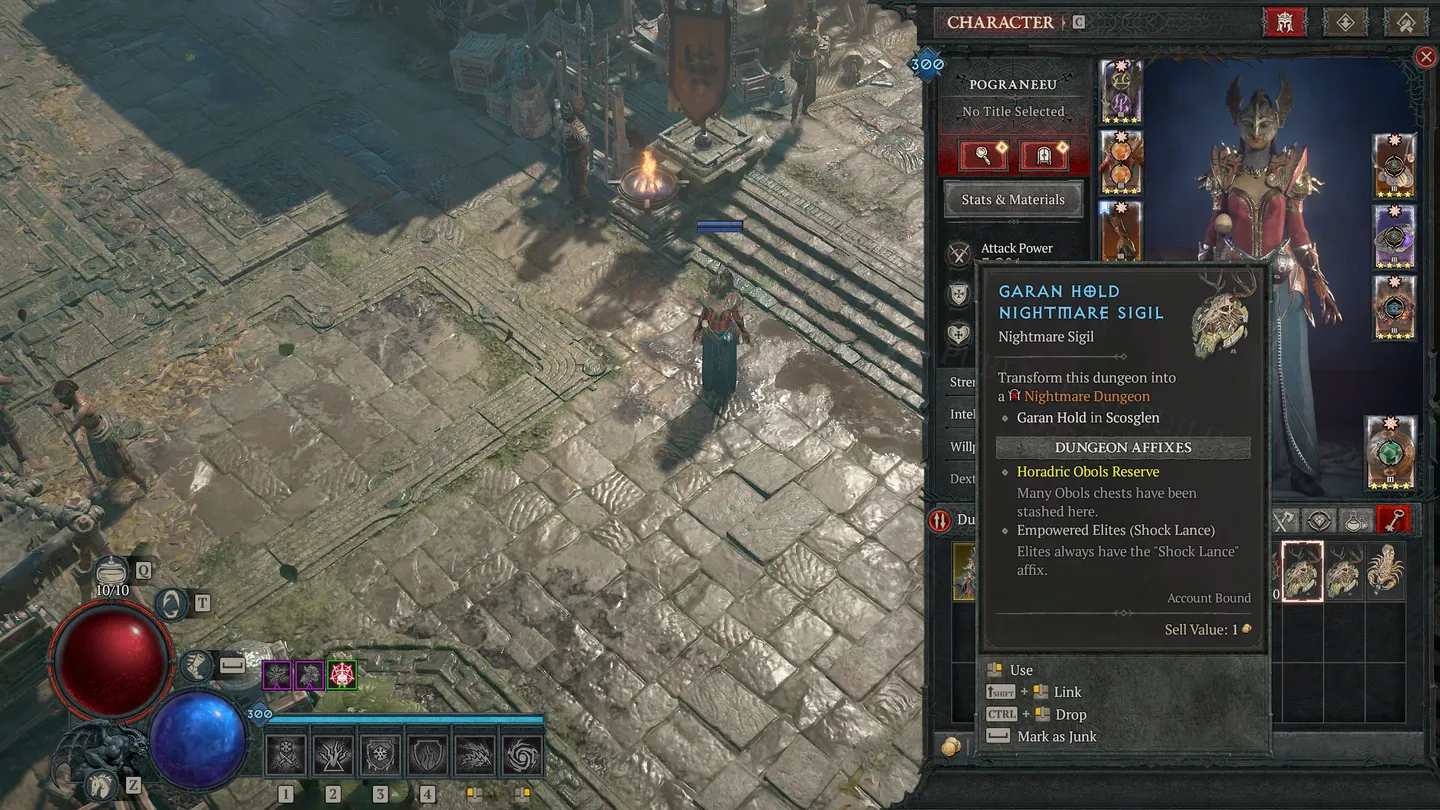This screenshot has width=1440, height=810.
Task: Click the red pentagram skull buff icon
Action: (342, 675)
